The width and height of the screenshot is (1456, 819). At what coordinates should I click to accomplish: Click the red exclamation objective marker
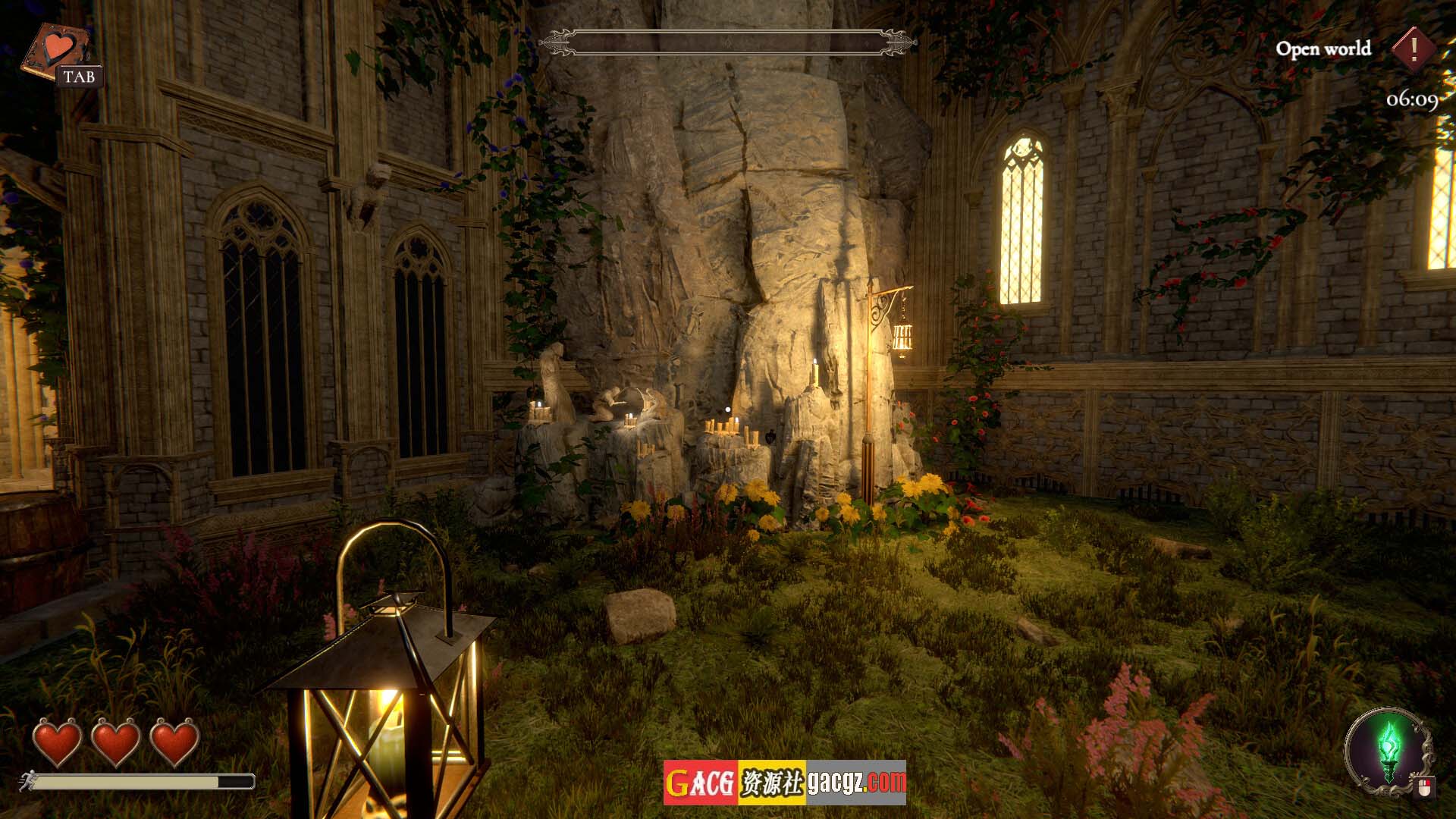tap(1414, 49)
